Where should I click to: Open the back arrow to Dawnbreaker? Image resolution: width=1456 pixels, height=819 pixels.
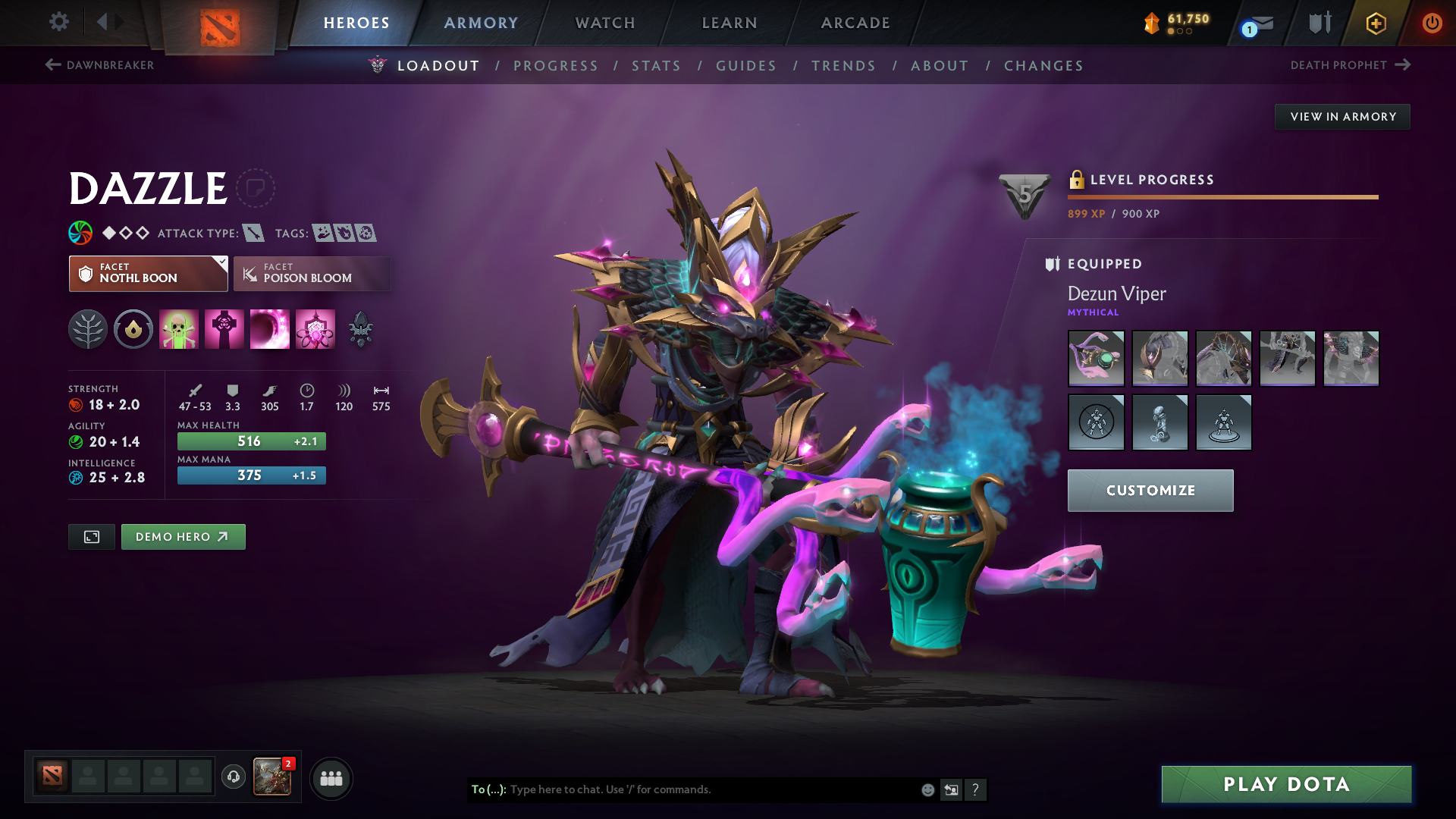[51, 64]
